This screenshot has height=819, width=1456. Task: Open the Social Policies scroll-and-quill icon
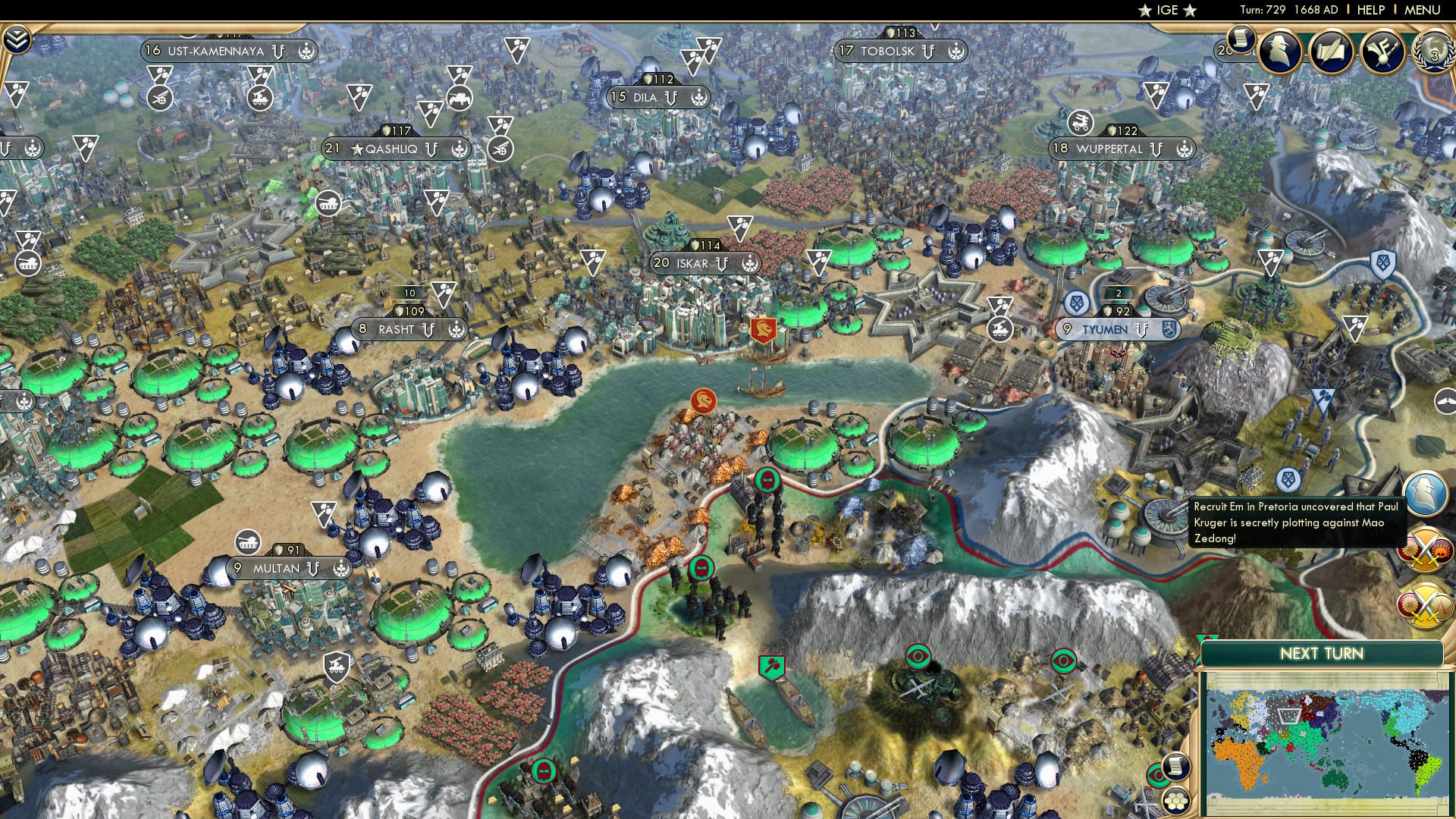click(1332, 51)
